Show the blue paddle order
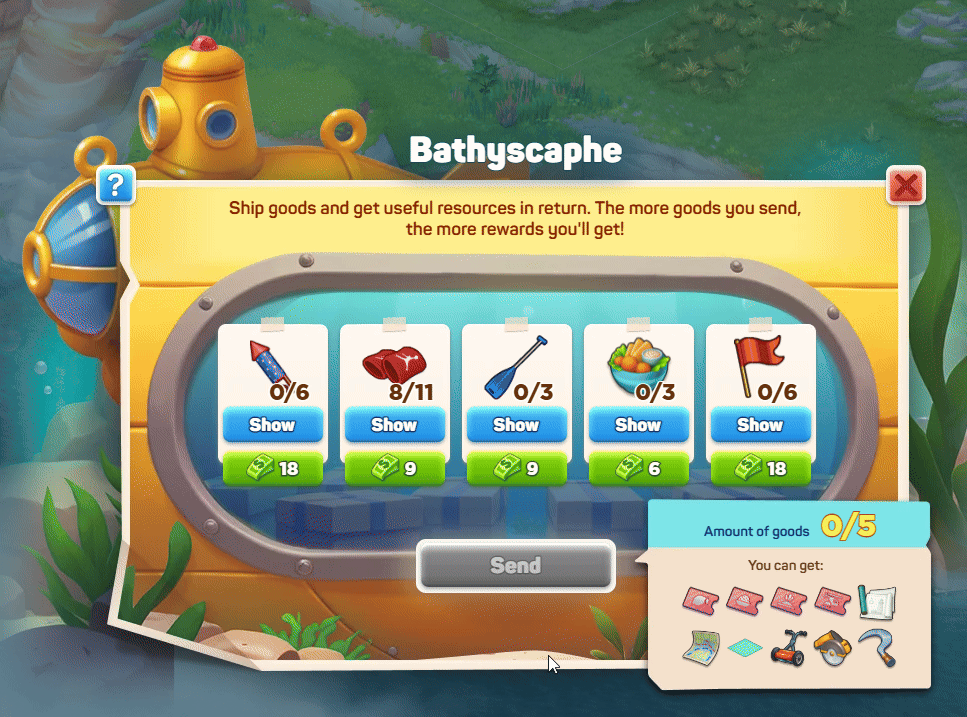This screenshot has height=717, width=967. coord(516,425)
